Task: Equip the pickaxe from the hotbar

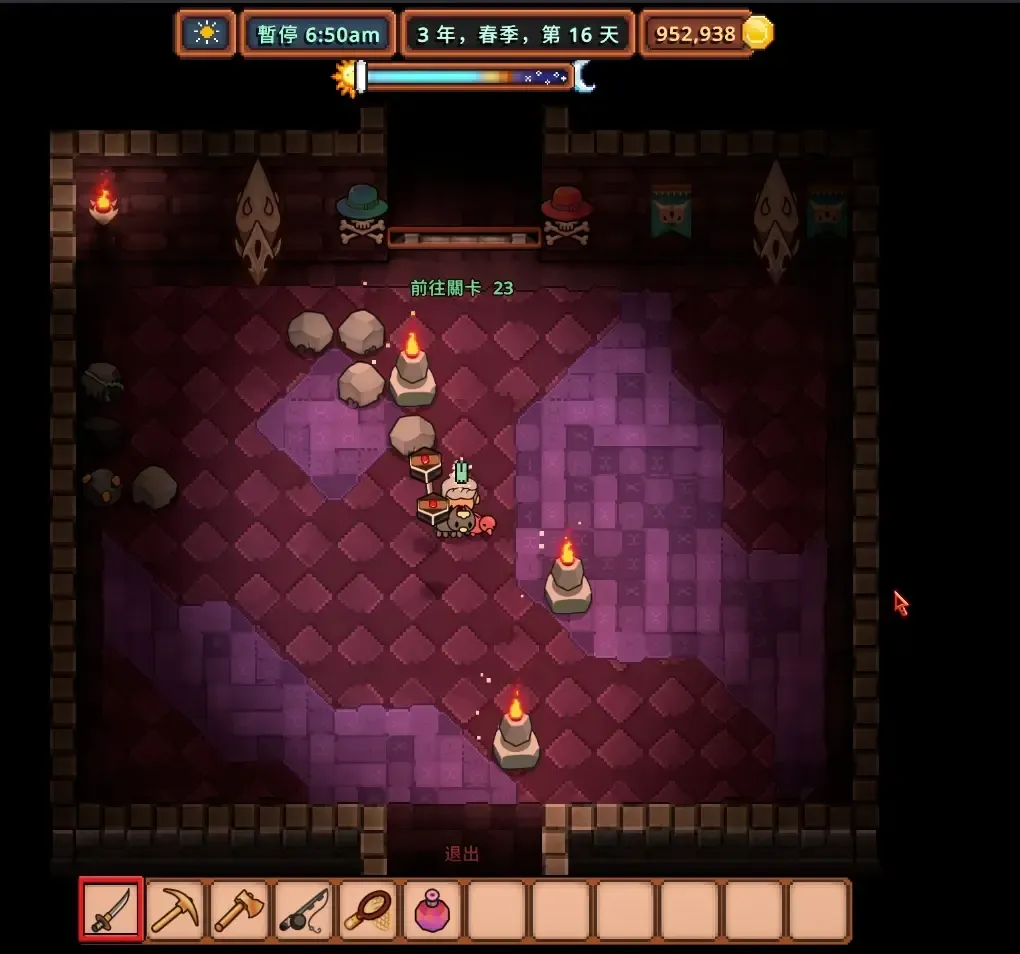Action: click(175, 909)
